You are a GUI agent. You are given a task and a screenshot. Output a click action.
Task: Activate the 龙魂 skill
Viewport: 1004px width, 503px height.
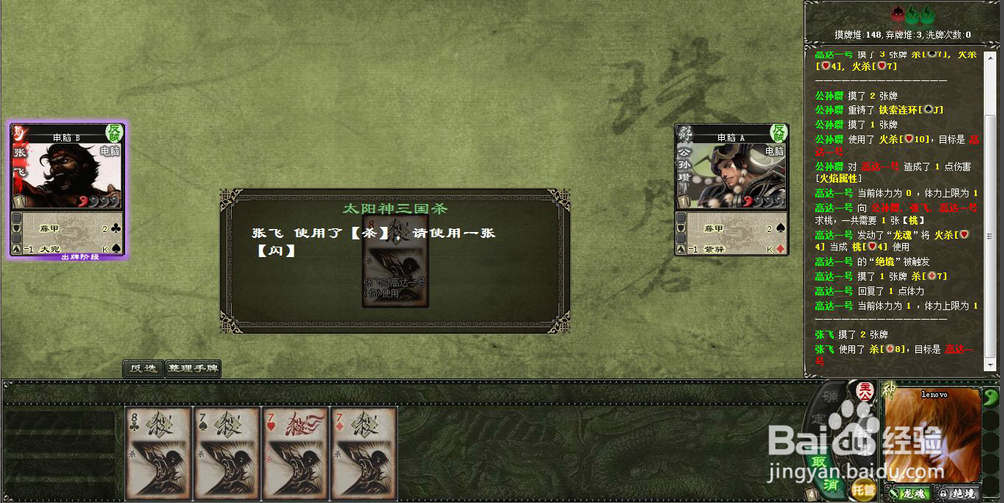909,492
